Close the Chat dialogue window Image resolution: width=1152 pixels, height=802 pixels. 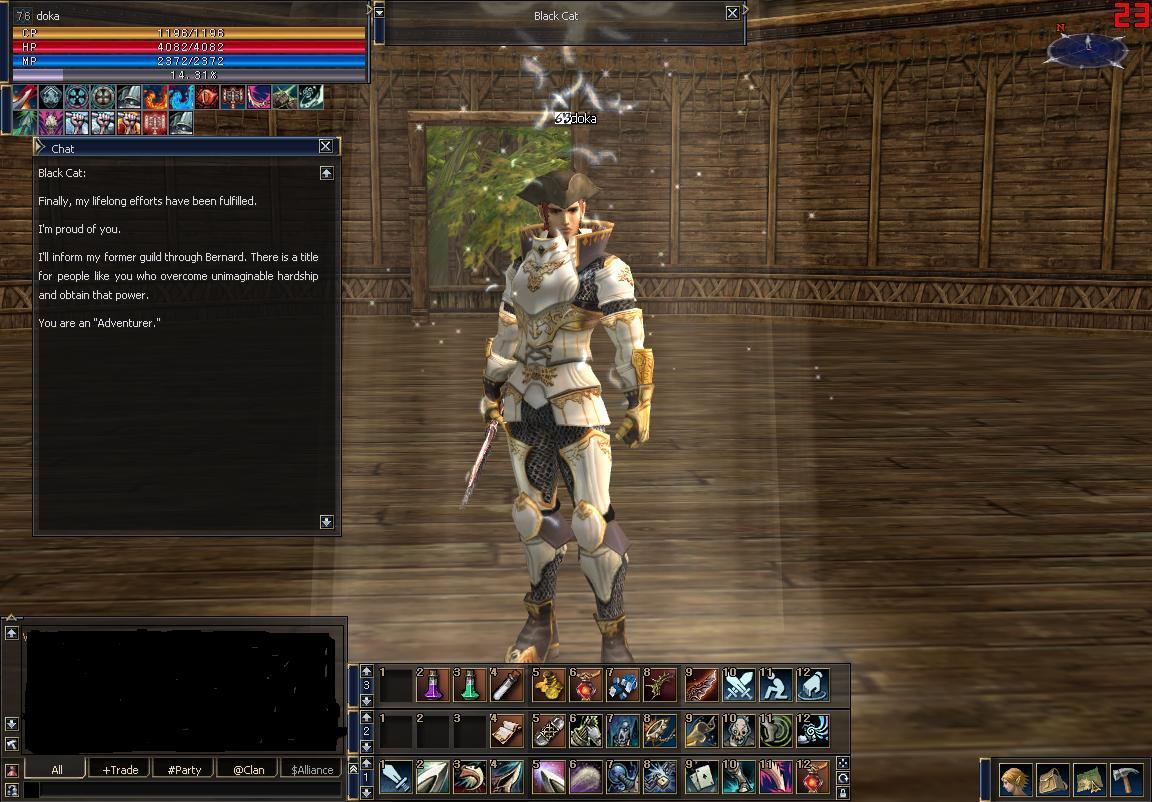point(326,146)
